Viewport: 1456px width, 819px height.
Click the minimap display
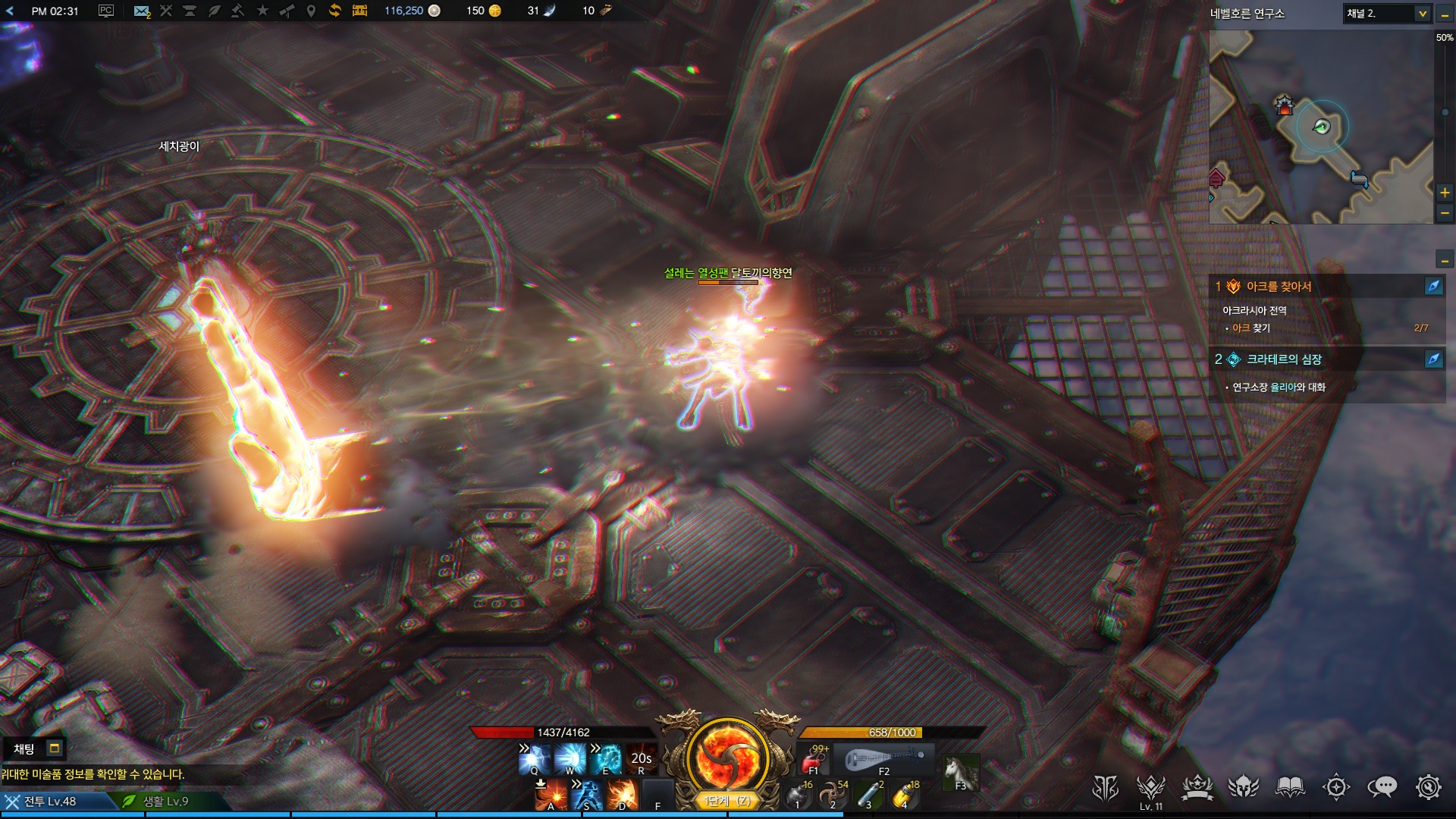(1321, 127)
